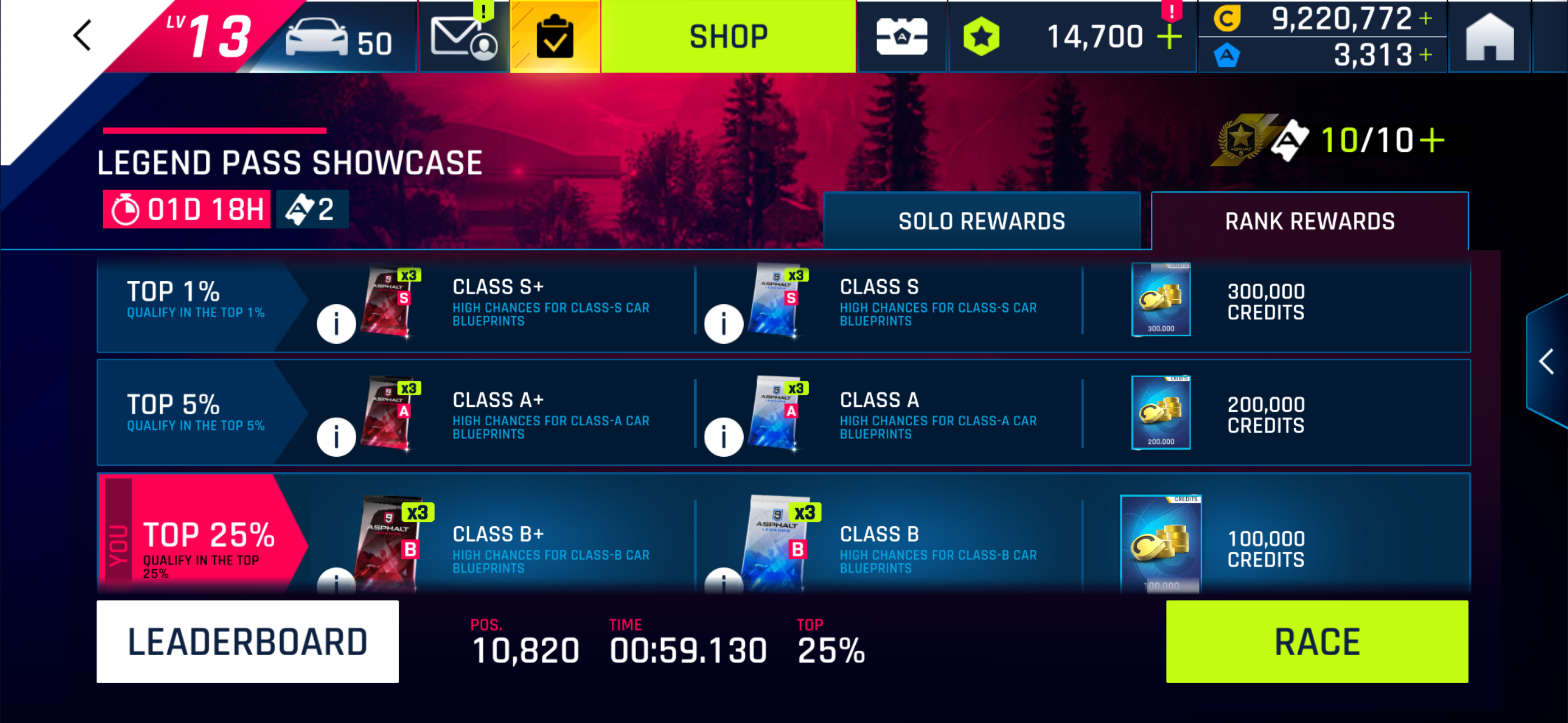This screenshot has height=723, width=1568.
Task: Add more tokens with the plus button
Action: coord(1169,38)
